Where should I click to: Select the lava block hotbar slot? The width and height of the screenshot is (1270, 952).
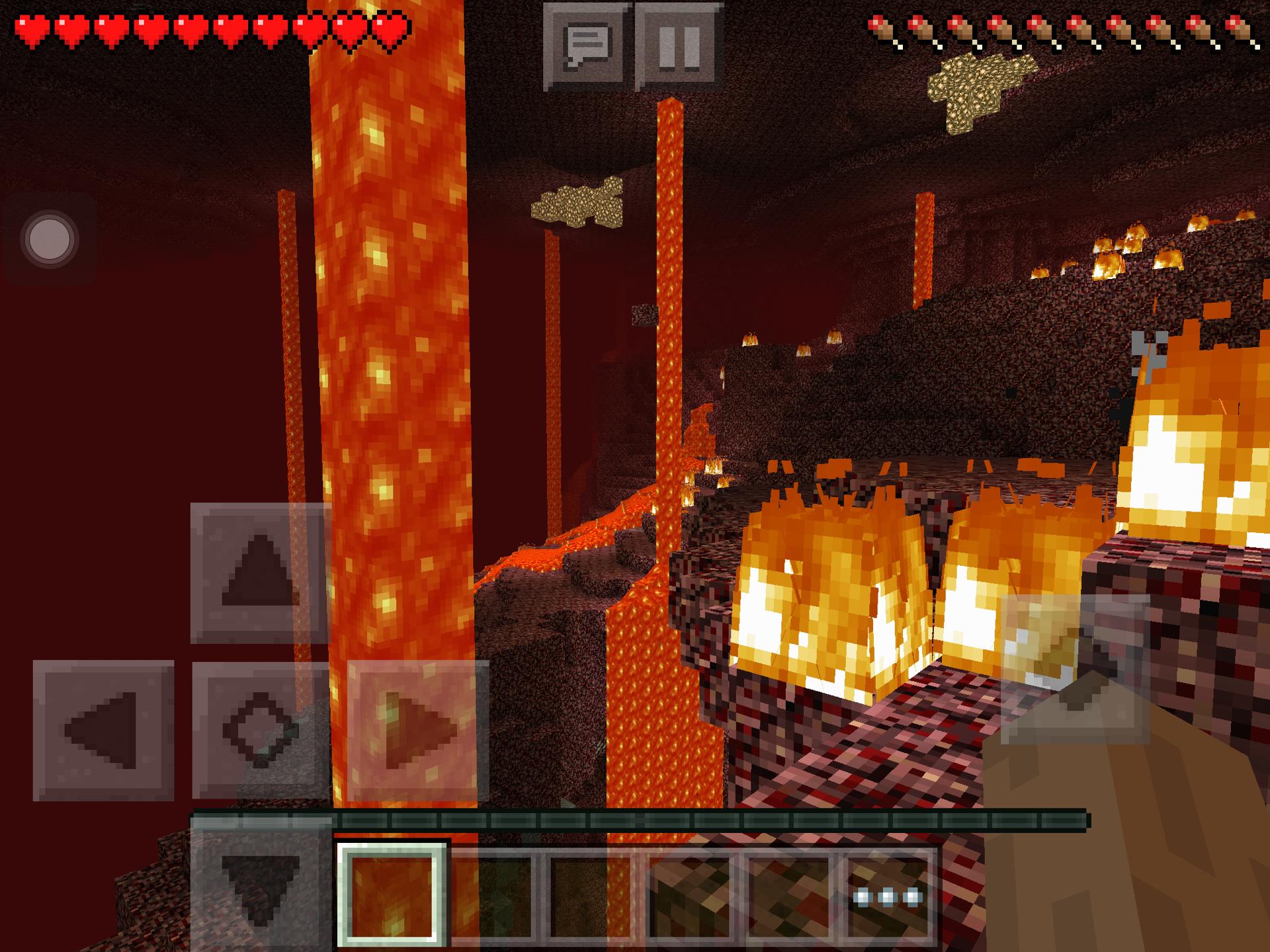pyautogui.click(x=392, y=895)
